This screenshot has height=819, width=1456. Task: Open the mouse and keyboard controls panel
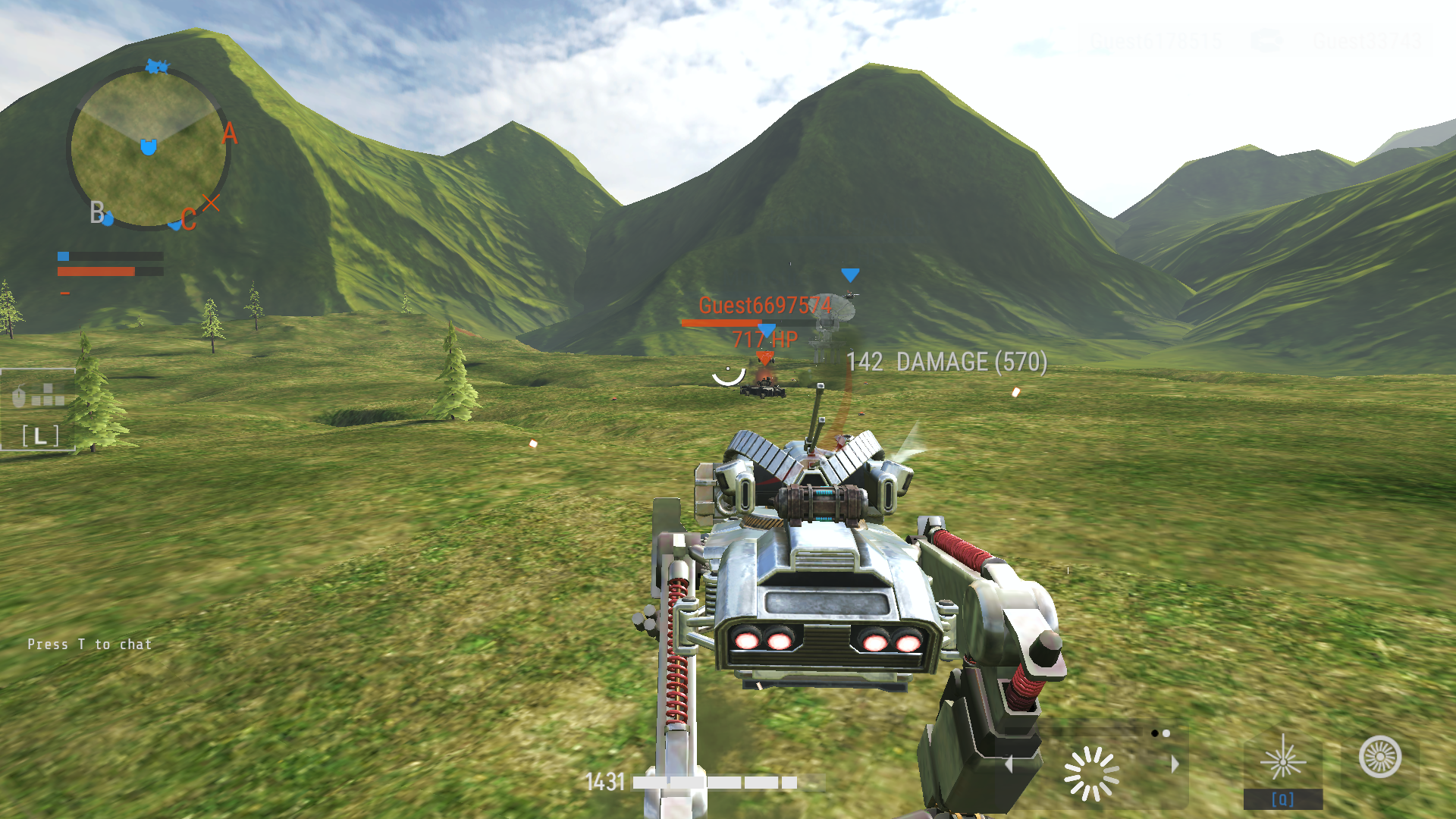pyautogui.click(x=38, y=409)
